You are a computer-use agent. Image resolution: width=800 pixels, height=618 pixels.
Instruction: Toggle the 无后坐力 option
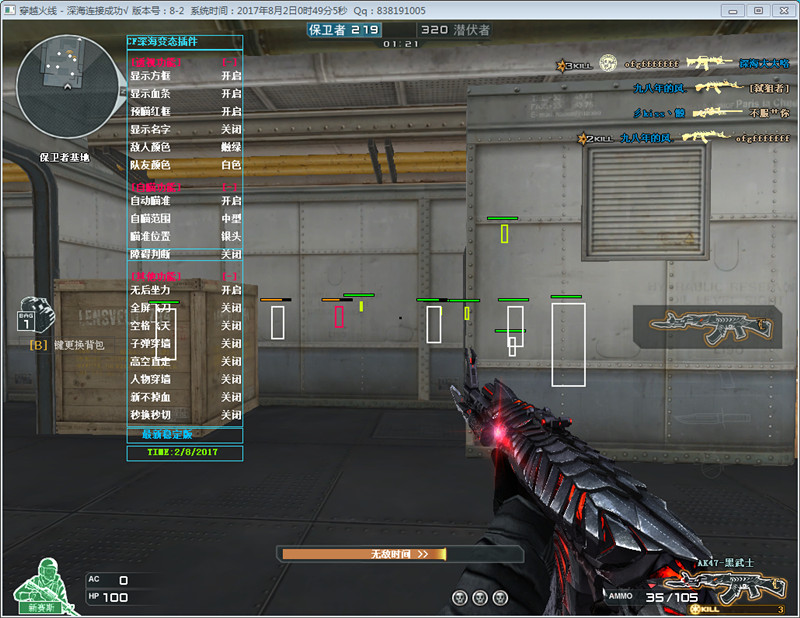tap(231, 290)
